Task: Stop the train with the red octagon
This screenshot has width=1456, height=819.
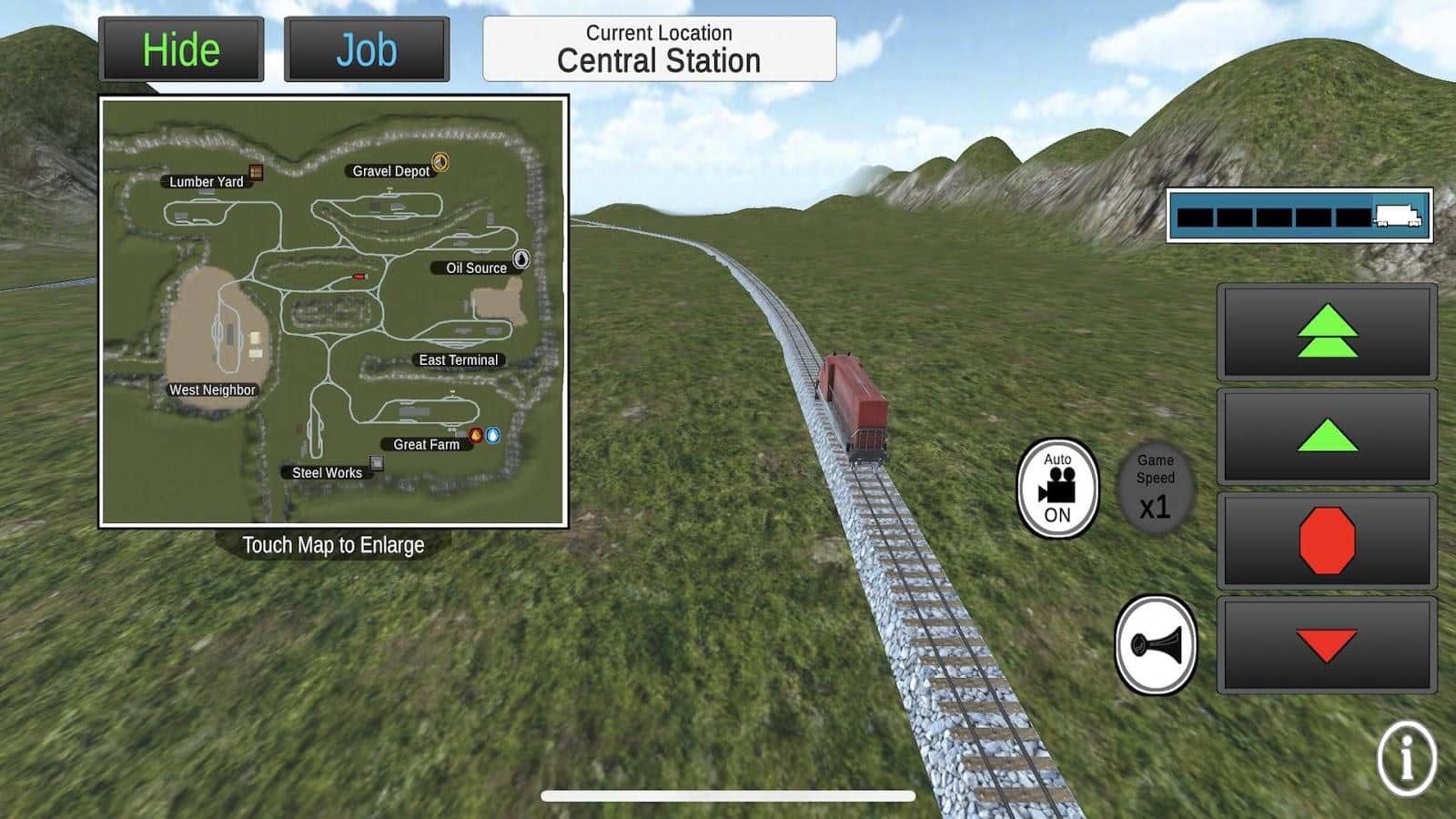Action: click(1327, 541)
